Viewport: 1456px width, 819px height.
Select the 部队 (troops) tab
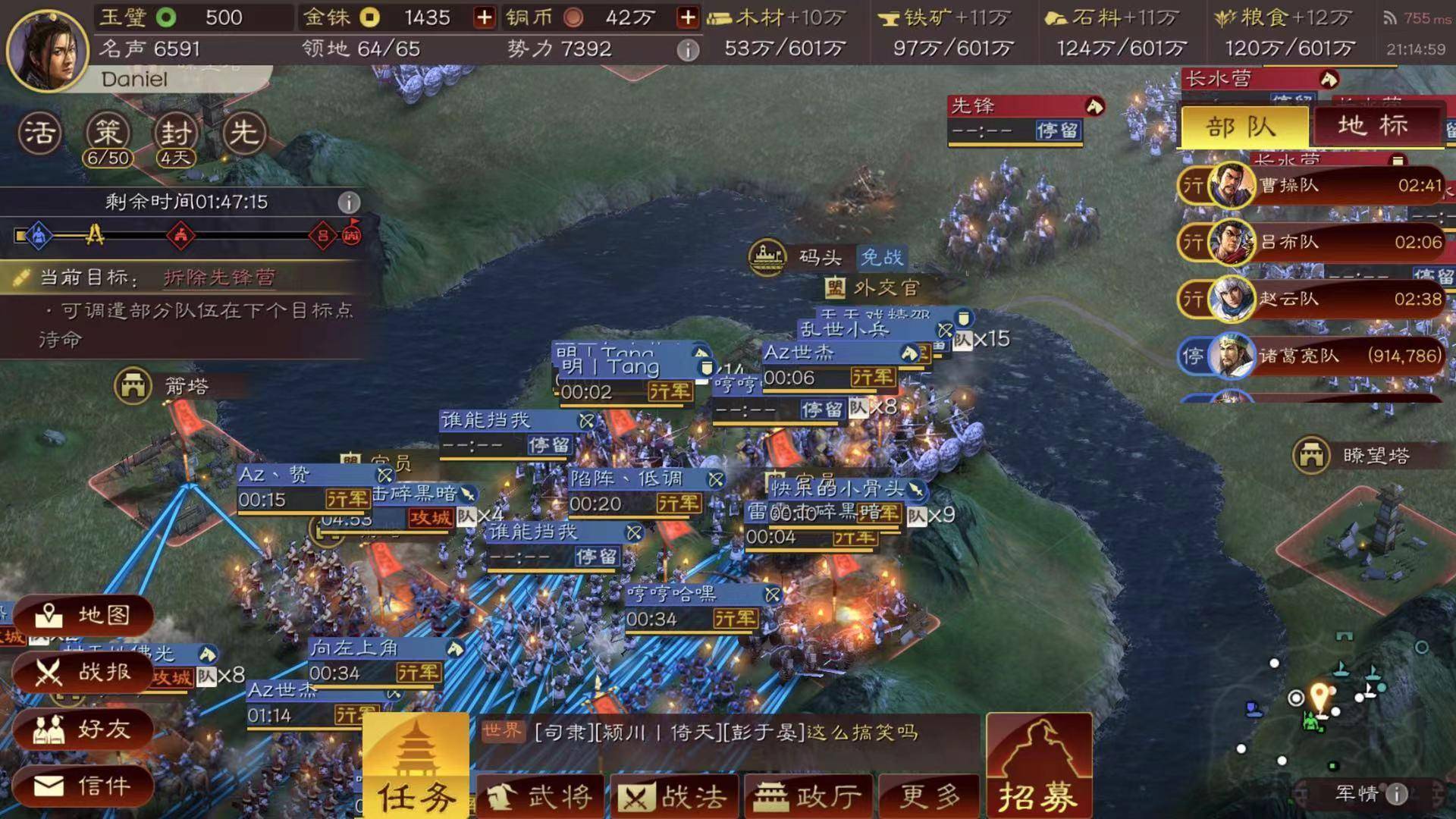(x=1242, y=125)
